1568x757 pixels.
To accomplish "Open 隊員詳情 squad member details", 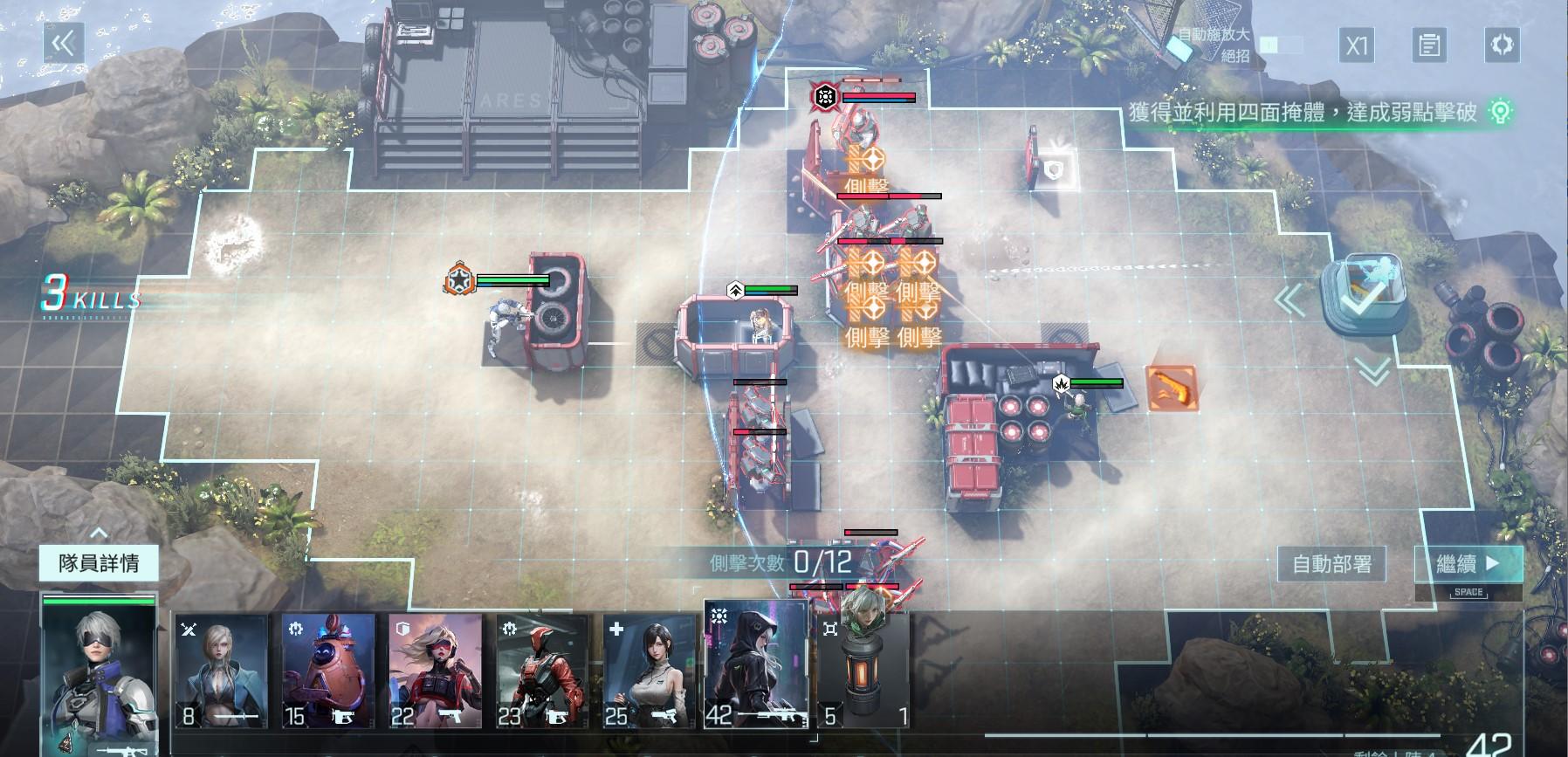I will (x=99, y=563).
